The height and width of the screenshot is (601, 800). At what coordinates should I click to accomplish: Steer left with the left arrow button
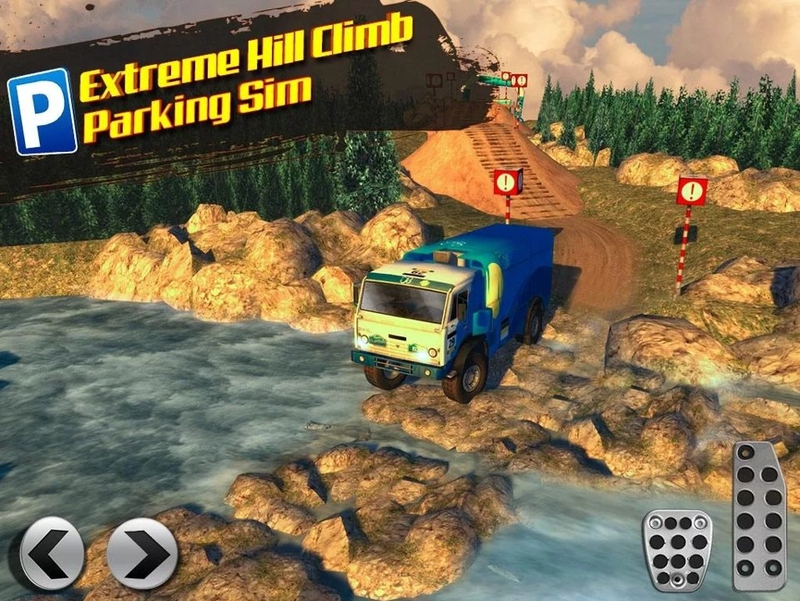52,553
